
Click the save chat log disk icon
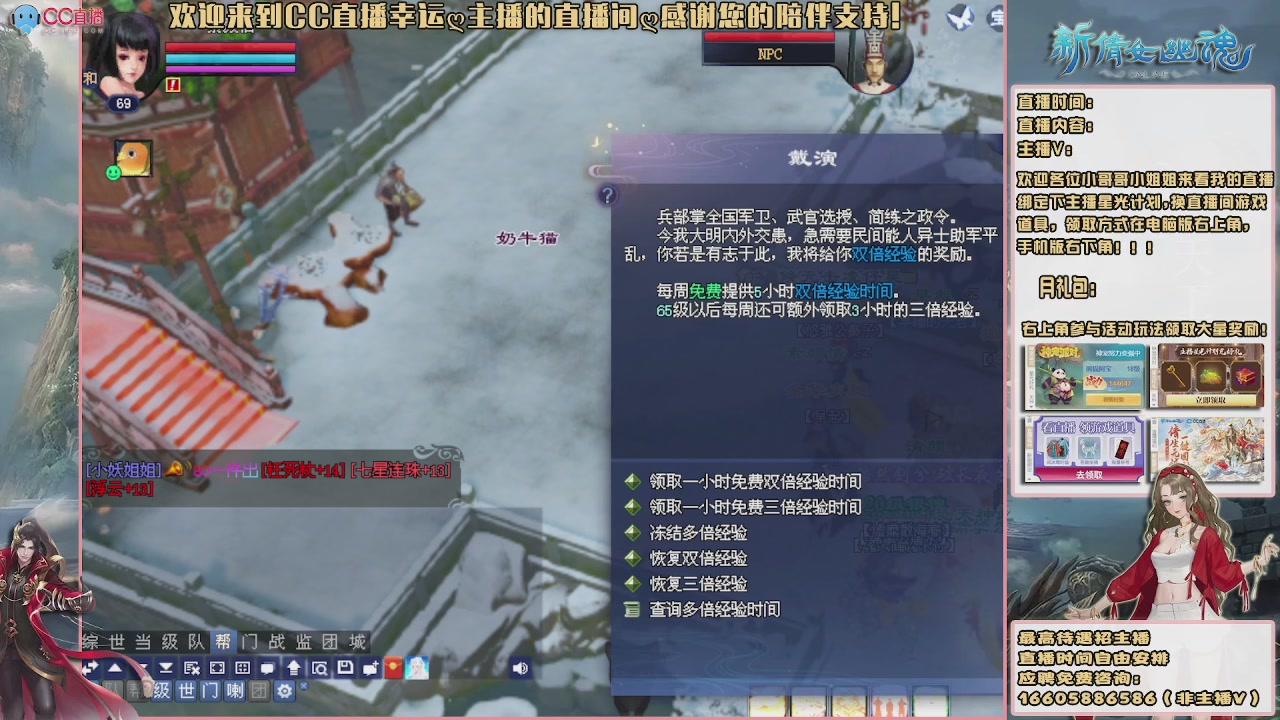[x=344, y=669]
